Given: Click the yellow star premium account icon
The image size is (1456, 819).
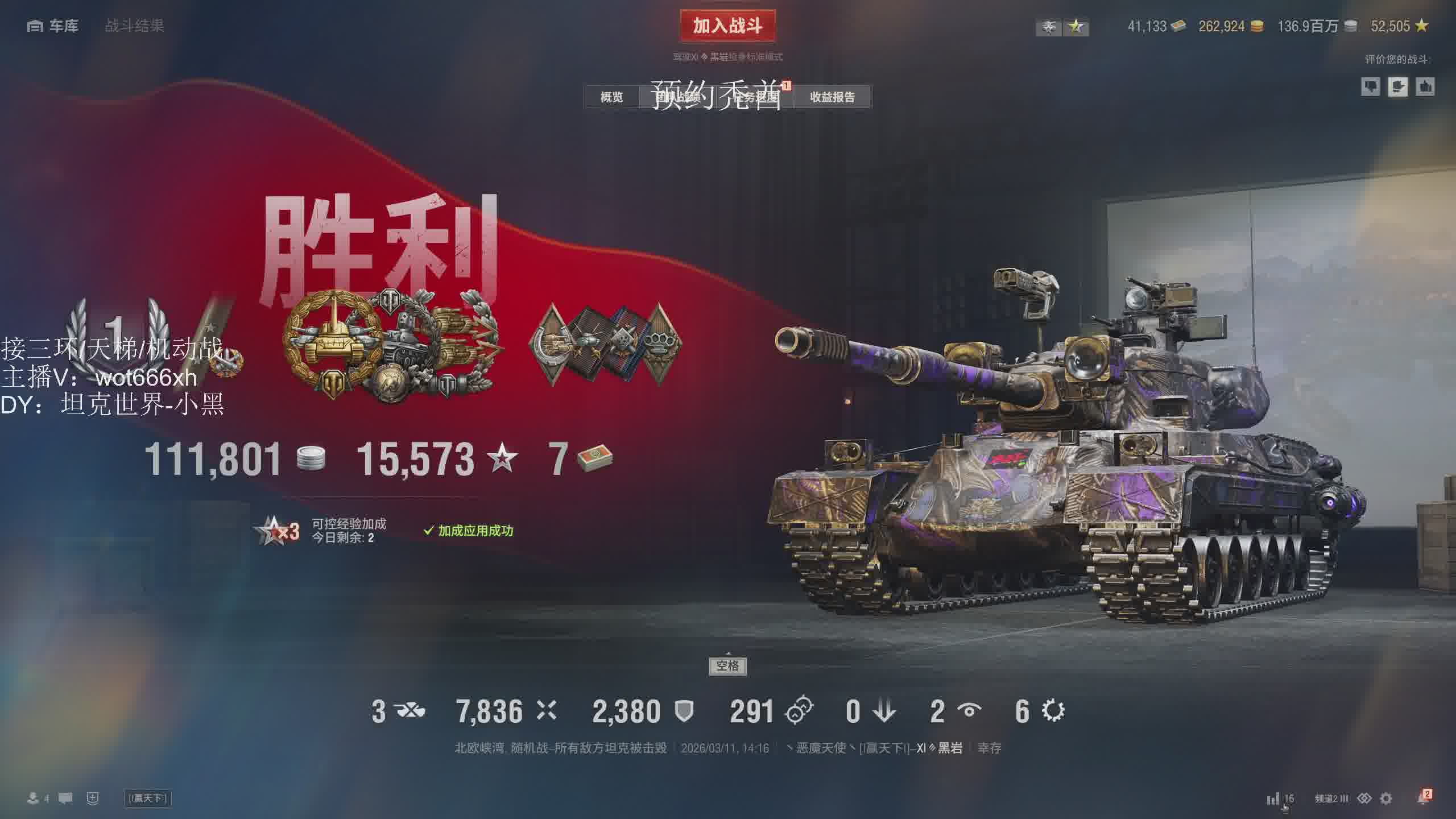Looking at the screenshot, I should pyautogui.click(x=1076, y=27).
